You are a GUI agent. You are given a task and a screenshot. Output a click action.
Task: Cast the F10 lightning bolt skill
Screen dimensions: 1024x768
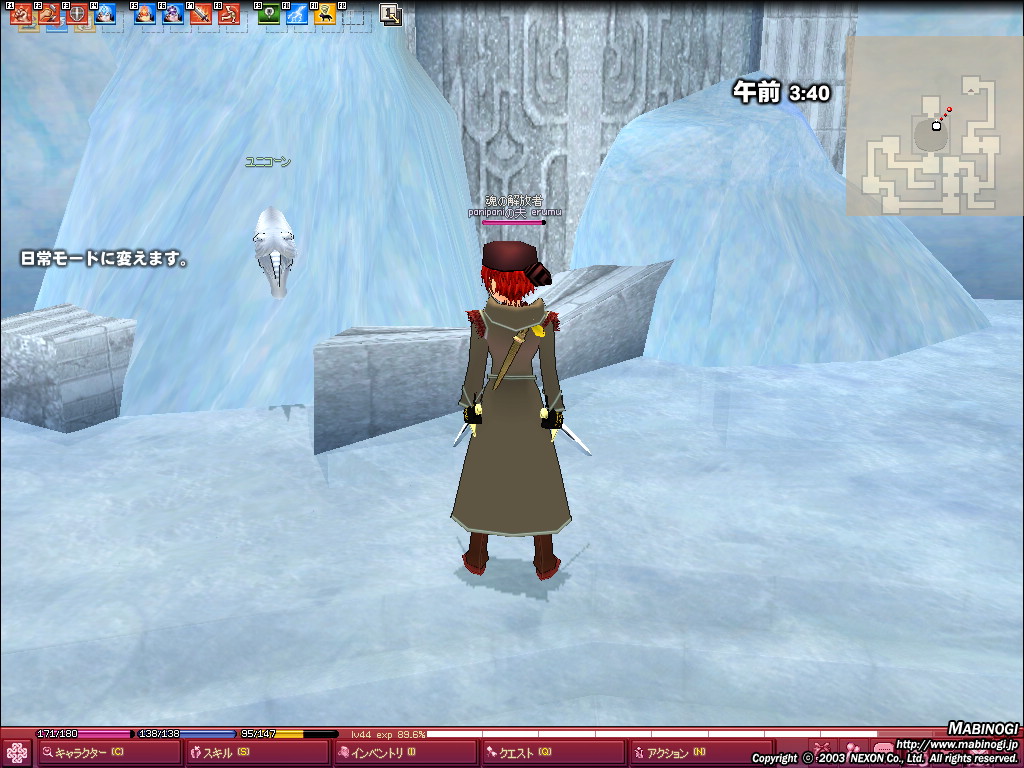pyautogui.click(x=297, y=14)
